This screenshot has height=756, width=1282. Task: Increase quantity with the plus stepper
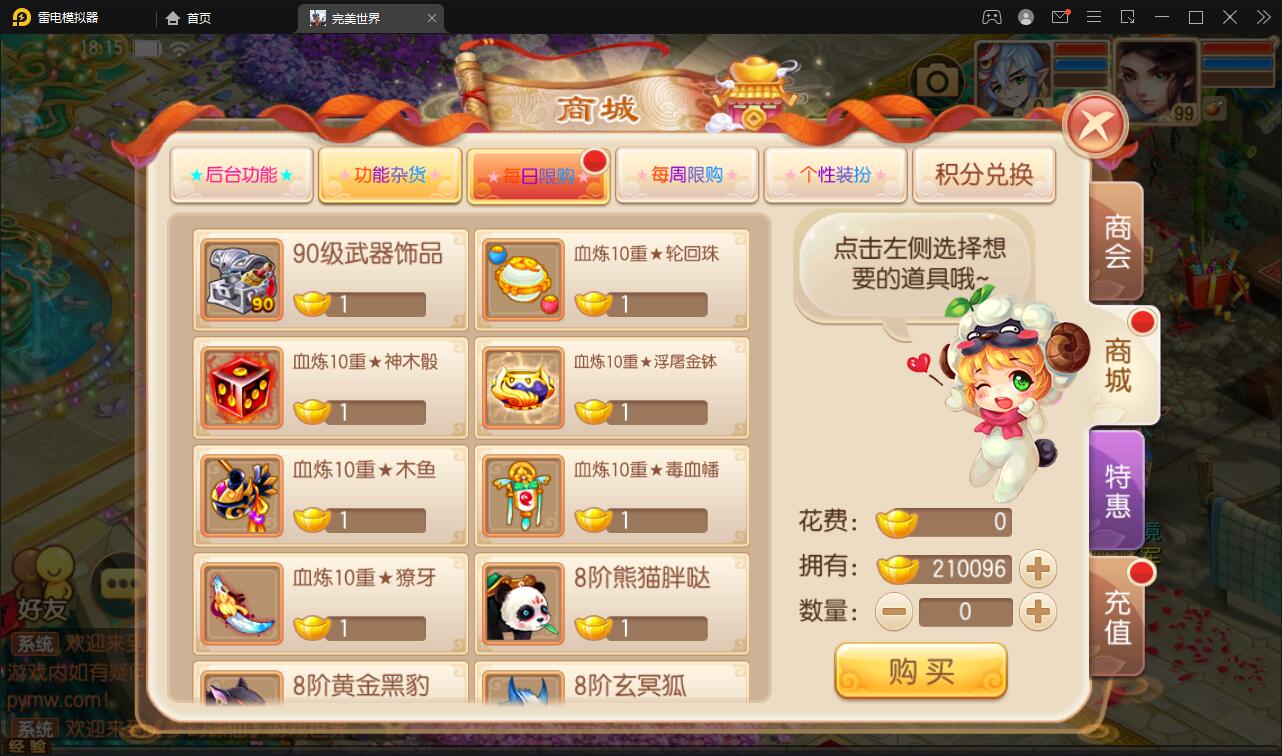click(1038, 611)
